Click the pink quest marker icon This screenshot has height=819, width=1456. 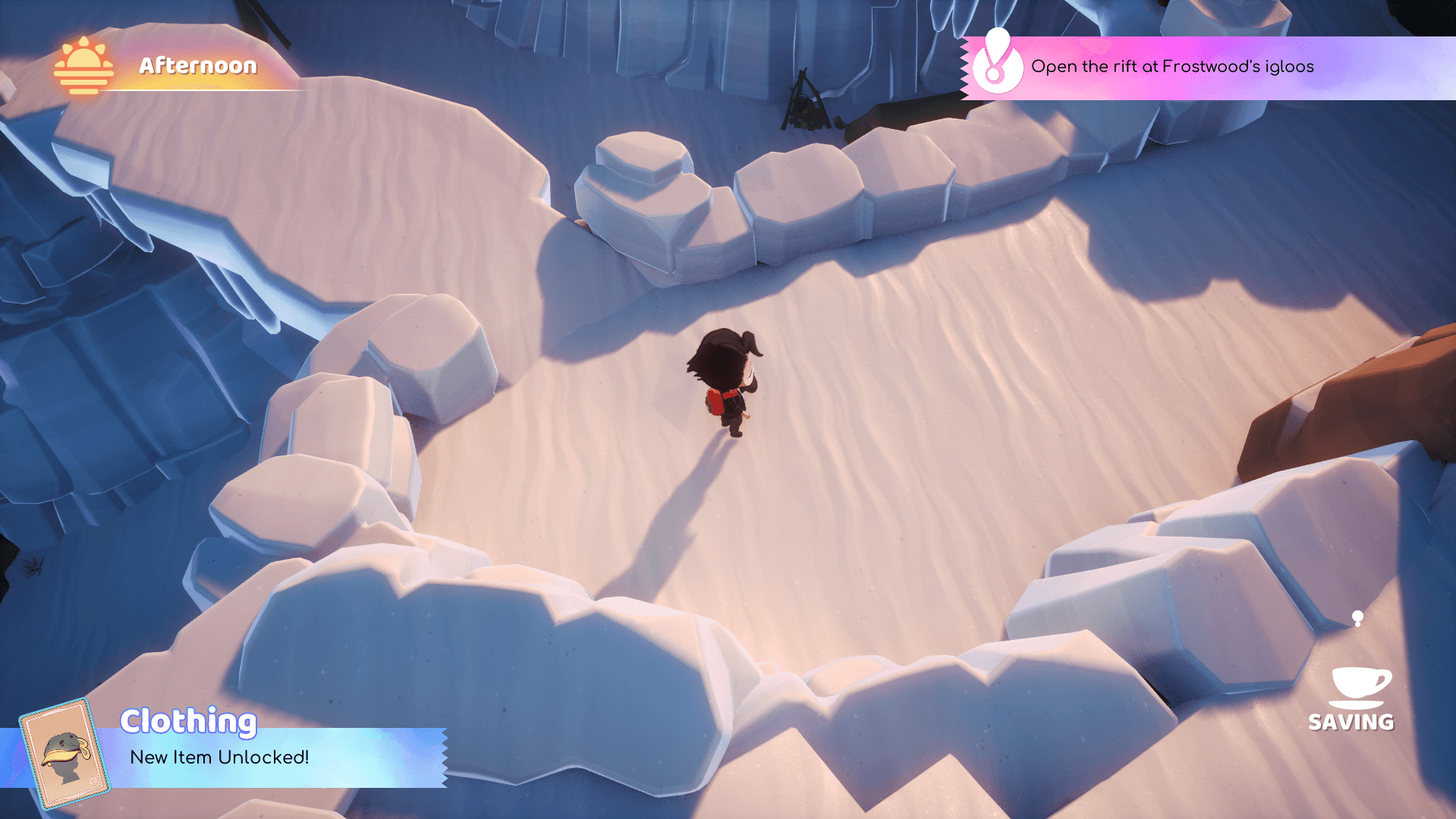point(996,64)
